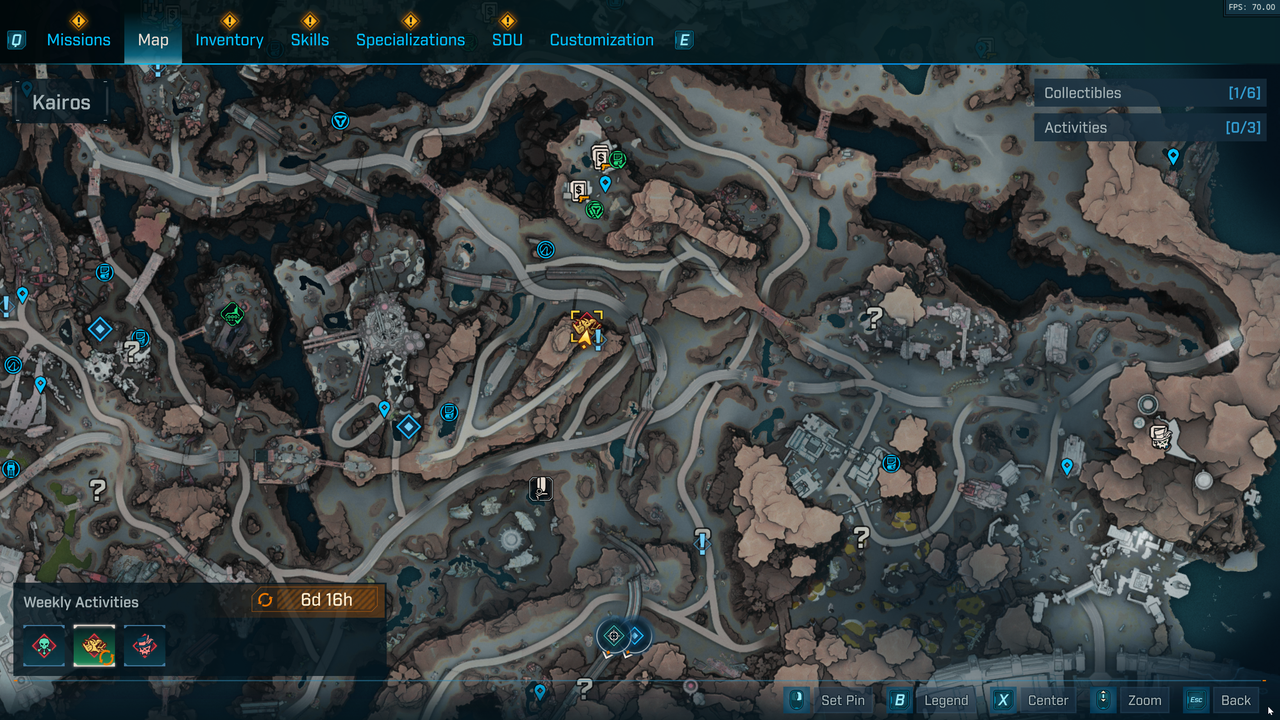Select the weapon vending machine icon near the top
The image size is (1280, 720).
tap(601, 157)
